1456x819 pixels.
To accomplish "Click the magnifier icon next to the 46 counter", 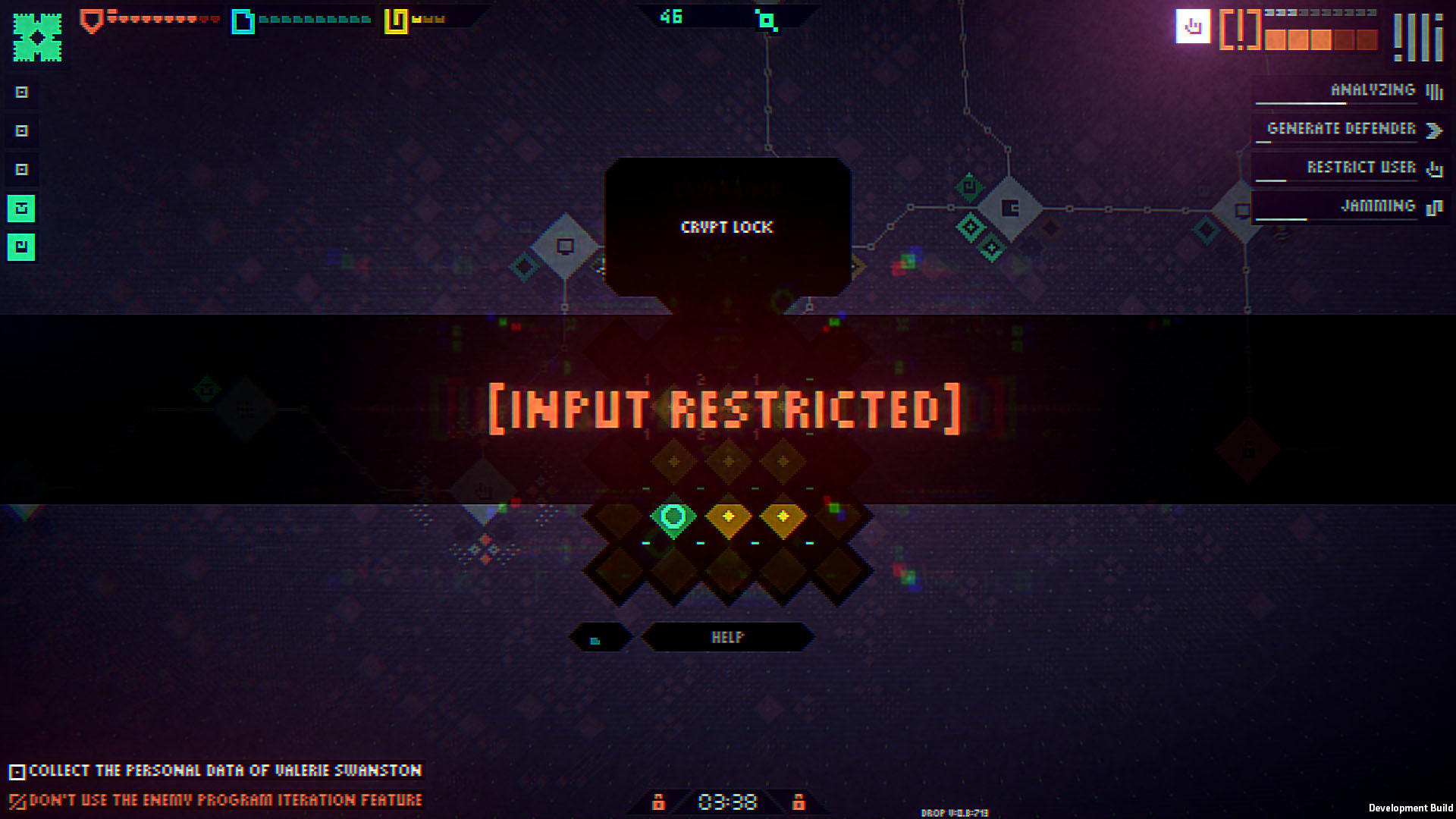I will [x=768, y=20].
